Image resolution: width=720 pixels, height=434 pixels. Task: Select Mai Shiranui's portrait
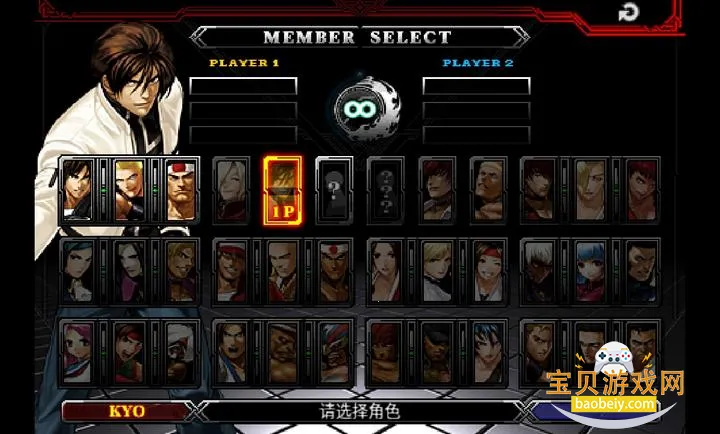coord(386,270)
